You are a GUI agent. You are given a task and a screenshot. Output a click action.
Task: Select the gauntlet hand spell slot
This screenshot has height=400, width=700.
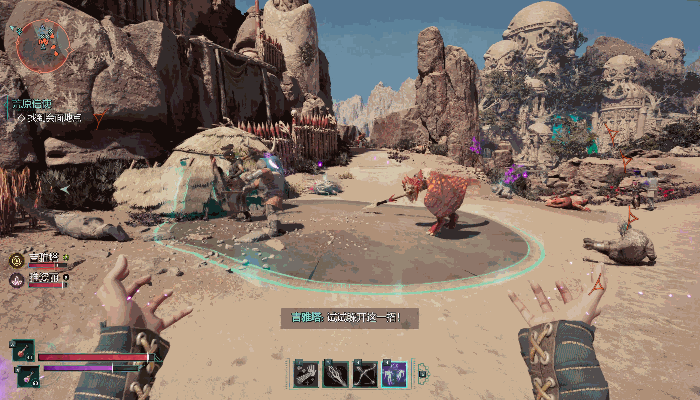click(307, 373)
